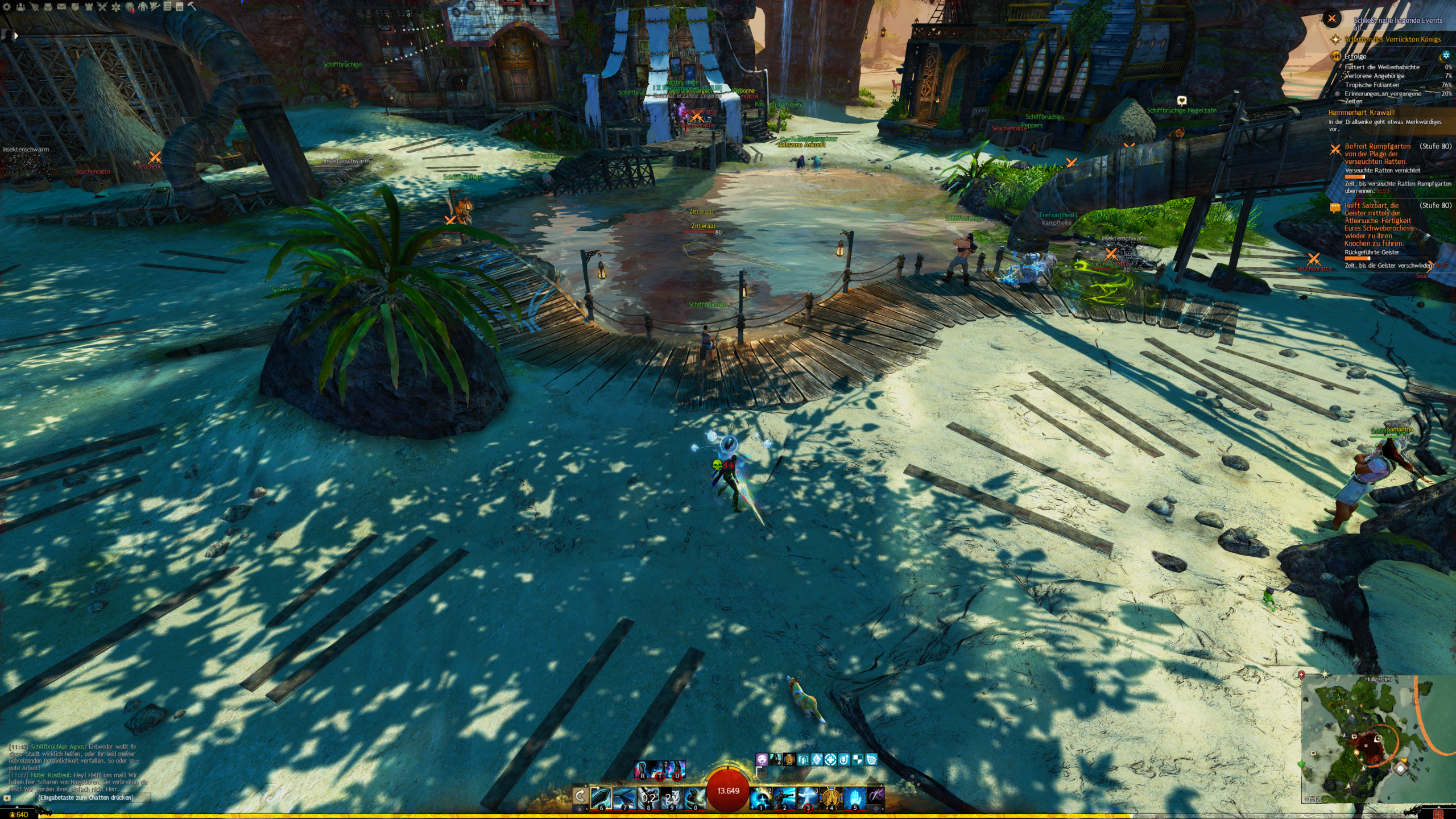Viewport: 1456px width, 819px height.
Task: Activate weapon skill in slot 6
Action: coord(601,797)
